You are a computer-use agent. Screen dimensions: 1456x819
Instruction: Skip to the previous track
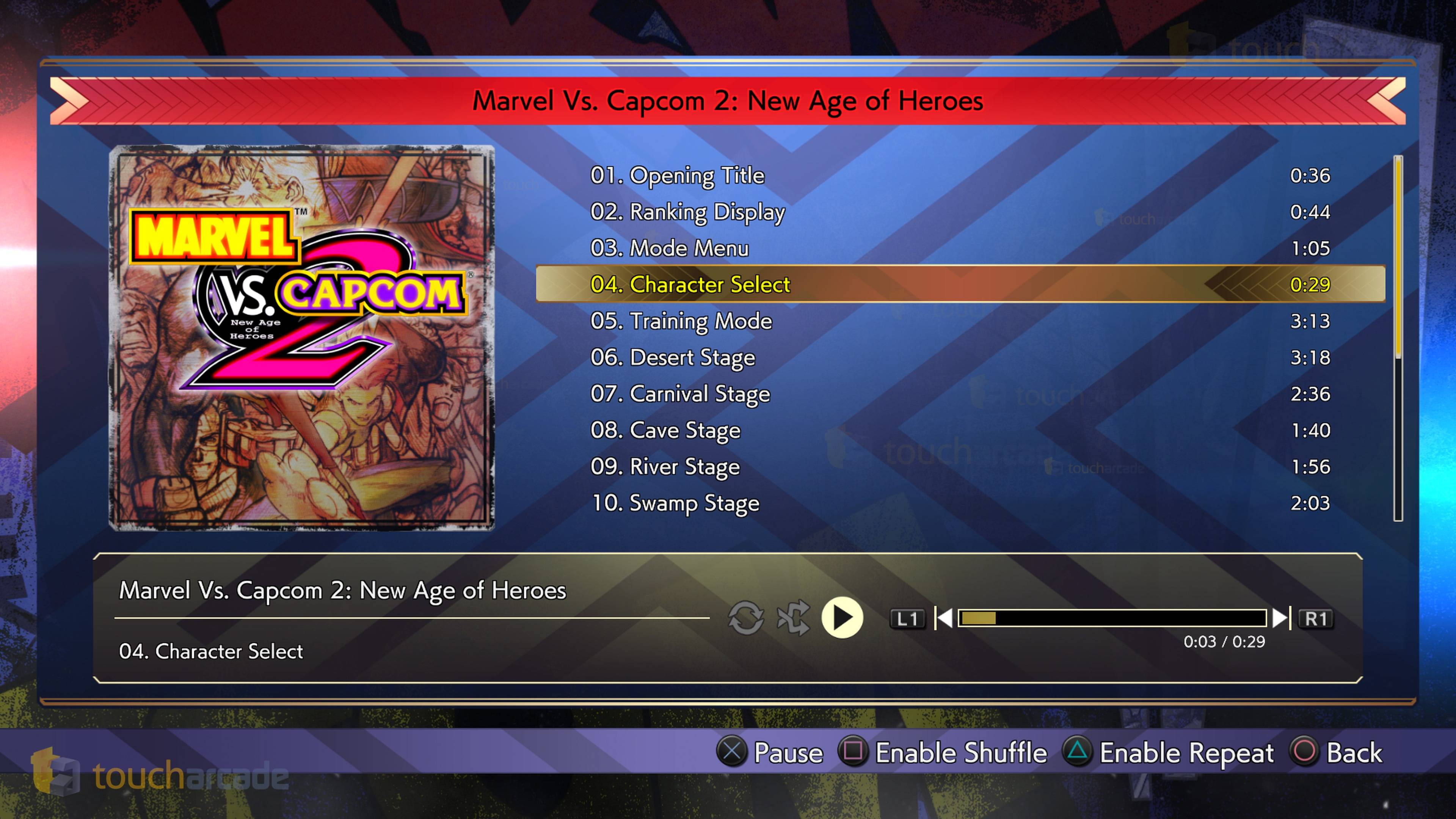943,618
